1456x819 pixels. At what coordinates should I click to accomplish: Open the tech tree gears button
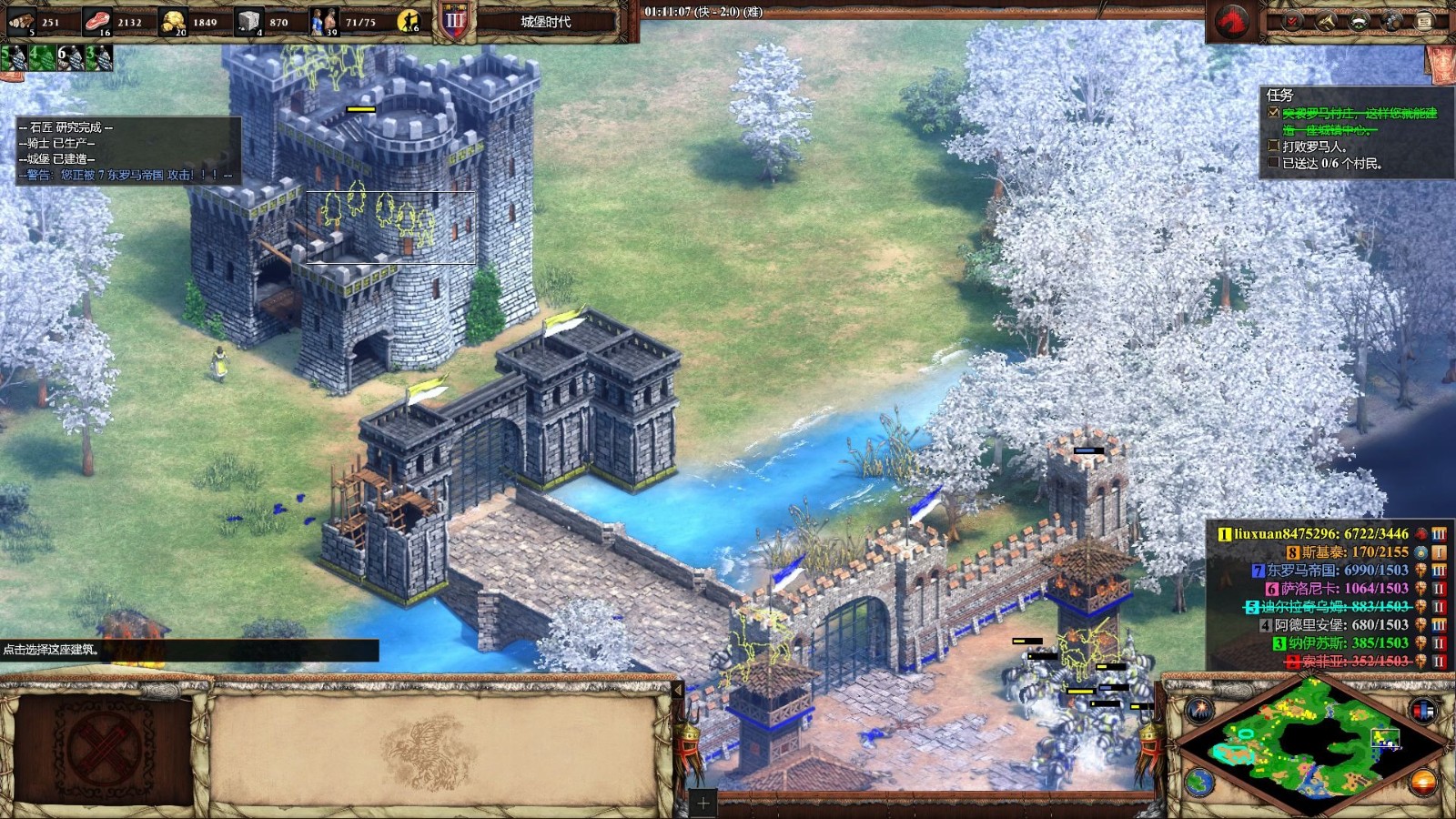pos(1392,21)
